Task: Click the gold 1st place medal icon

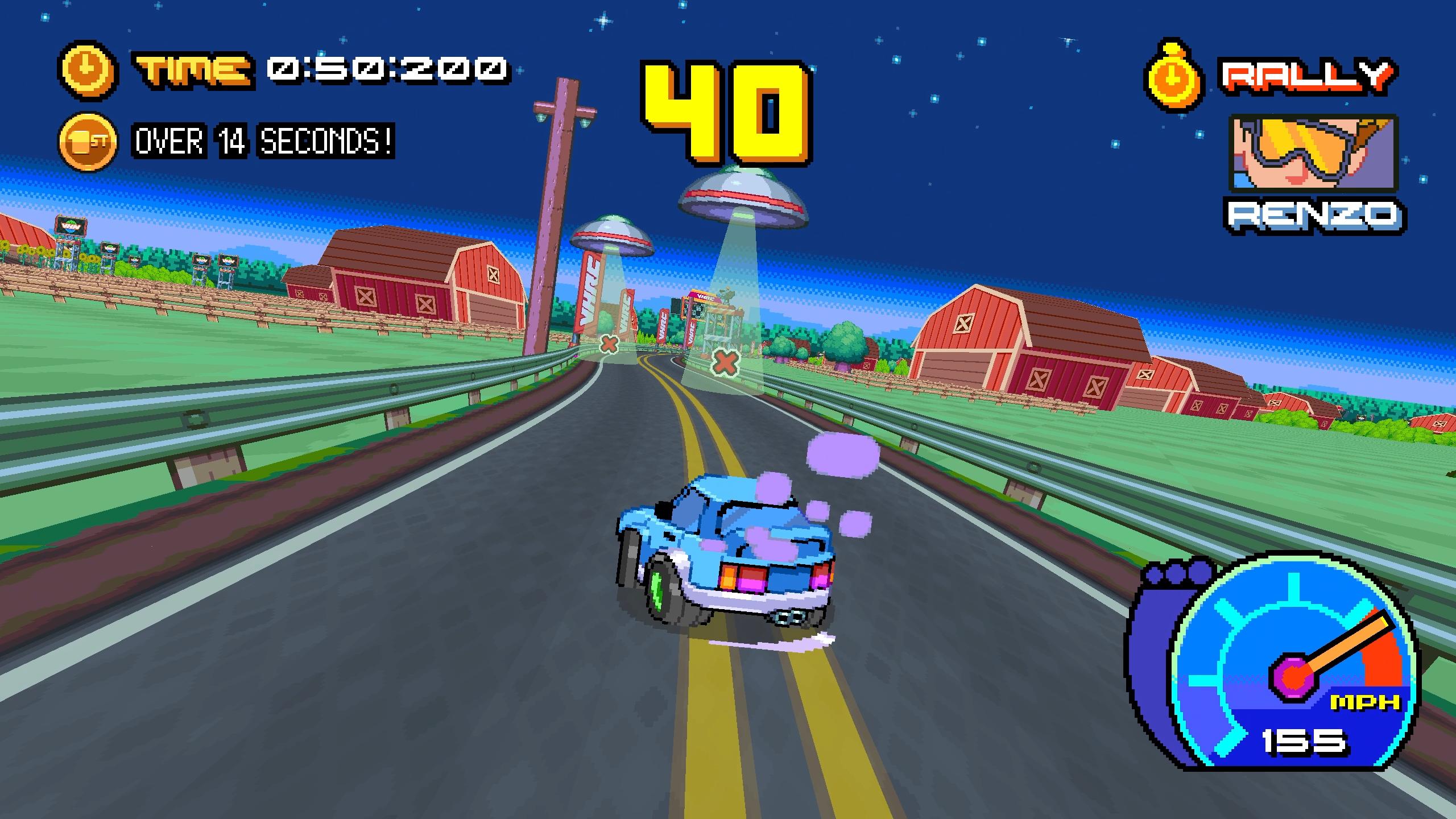Action: point(88,141)
